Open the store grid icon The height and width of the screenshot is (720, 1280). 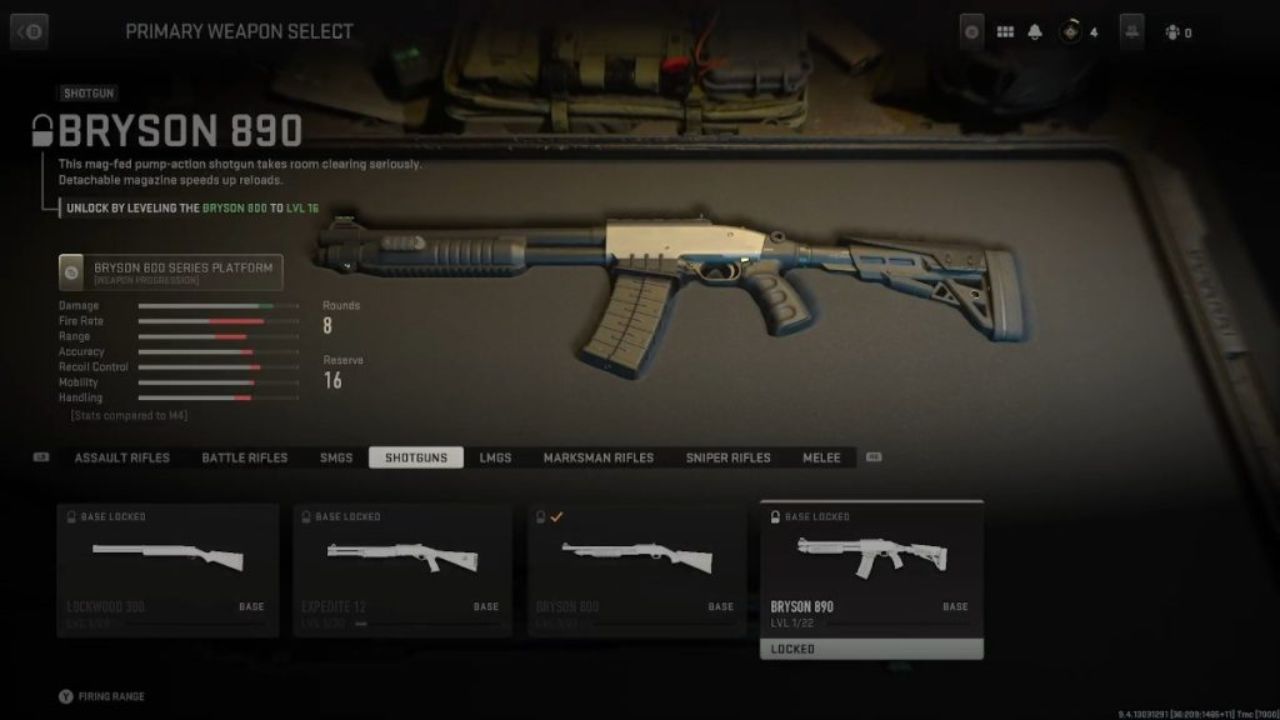[1005, 31]
